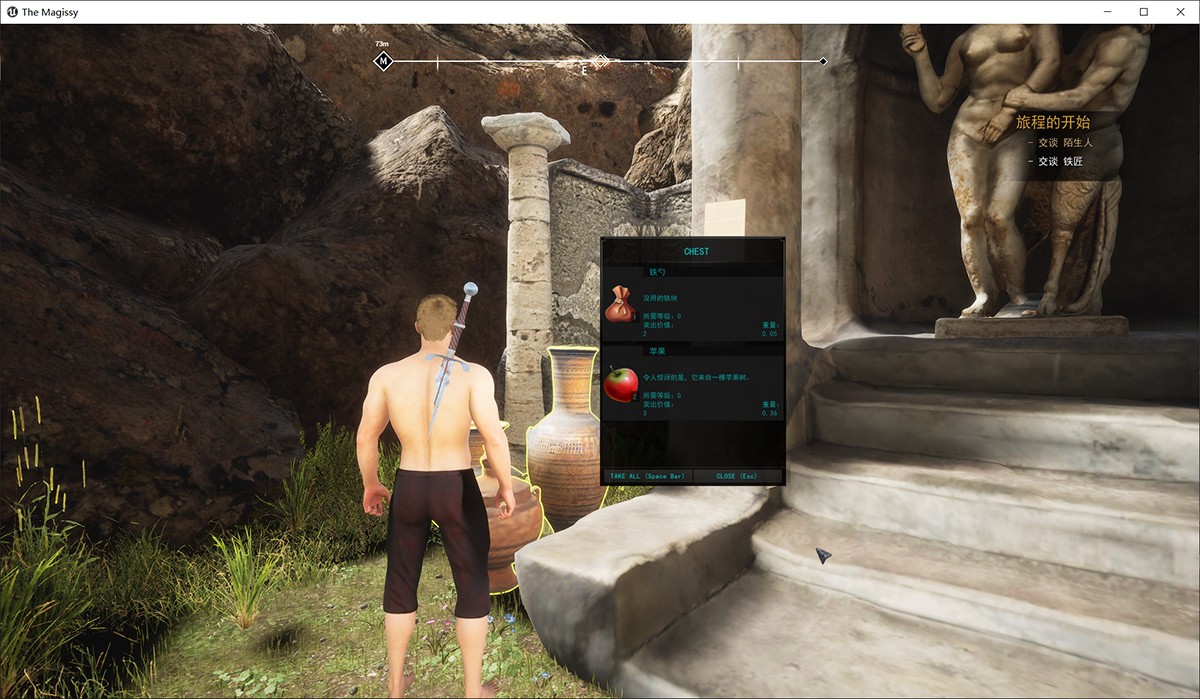Image resolution: width=1200 pixels, height=699 pixels.
Task: Click the 旅程的开始 quest title
Action: [1053, 122]
